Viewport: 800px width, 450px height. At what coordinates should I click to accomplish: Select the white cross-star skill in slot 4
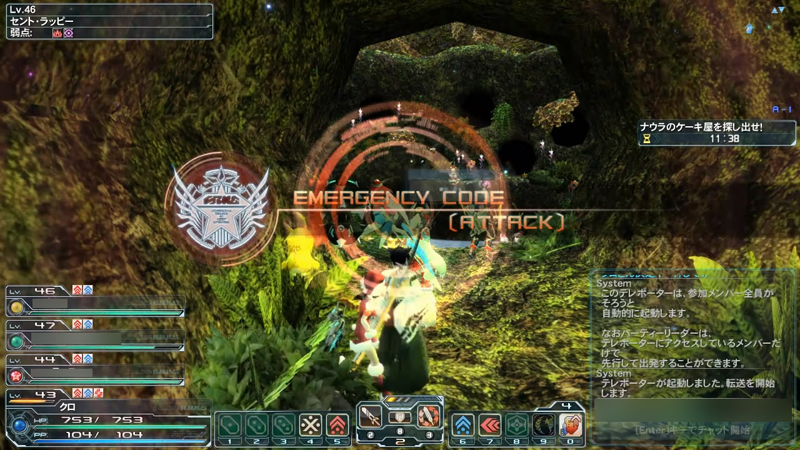point(311,424)
